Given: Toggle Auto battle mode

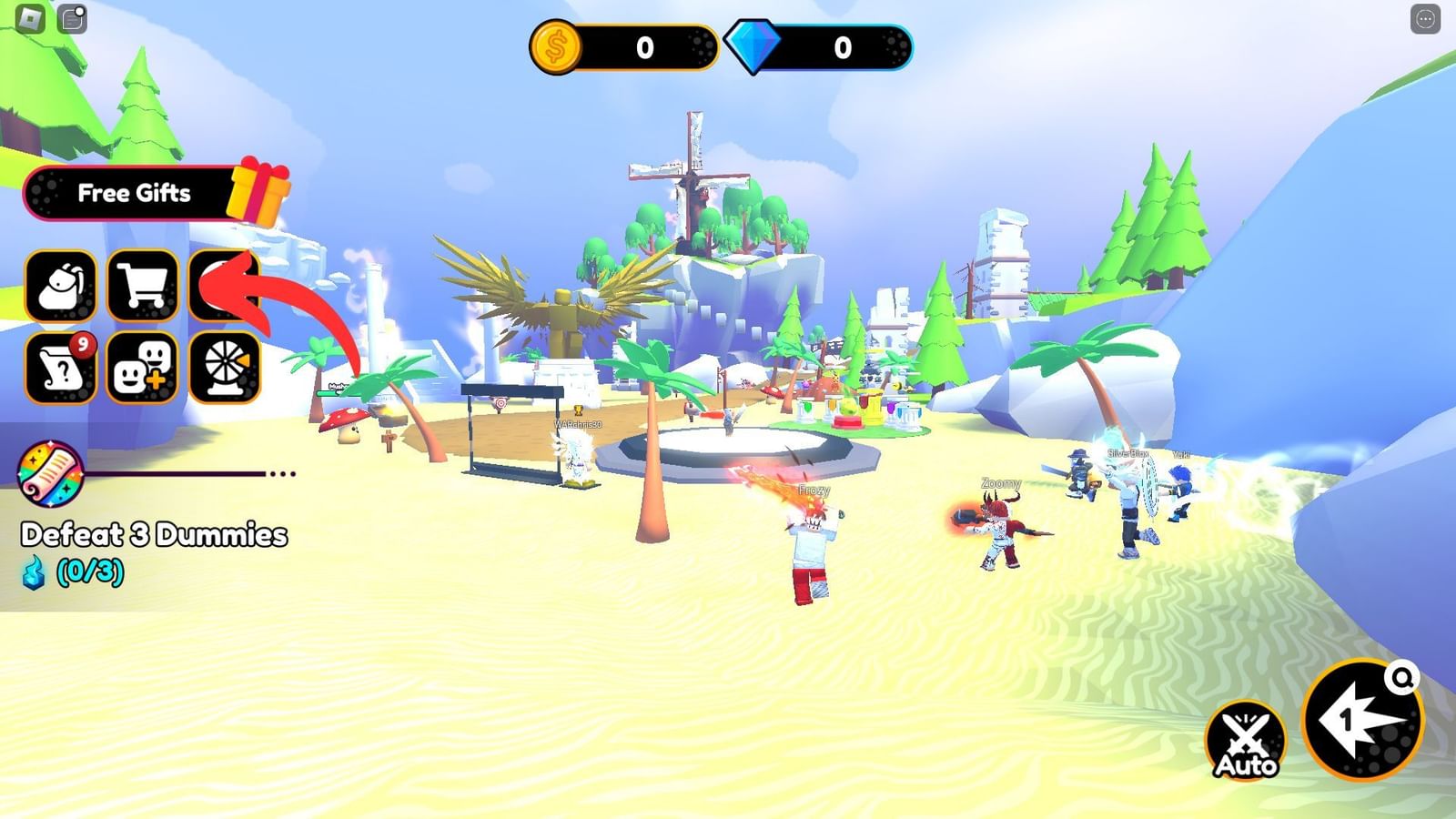Looking at the screenshot, I should [x=1246, y=737].
